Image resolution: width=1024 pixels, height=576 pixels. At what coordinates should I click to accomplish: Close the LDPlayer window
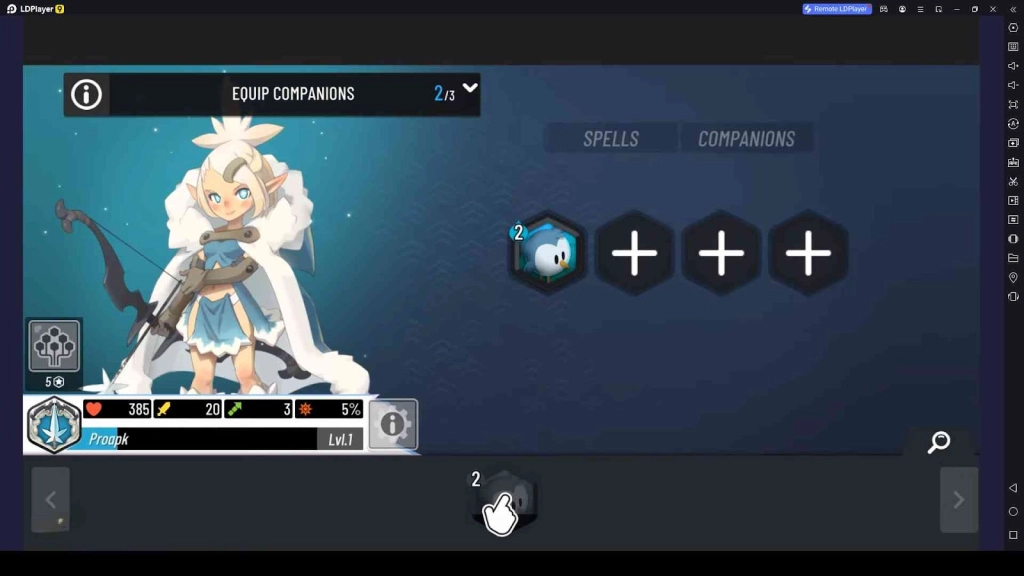click(993, 9)
